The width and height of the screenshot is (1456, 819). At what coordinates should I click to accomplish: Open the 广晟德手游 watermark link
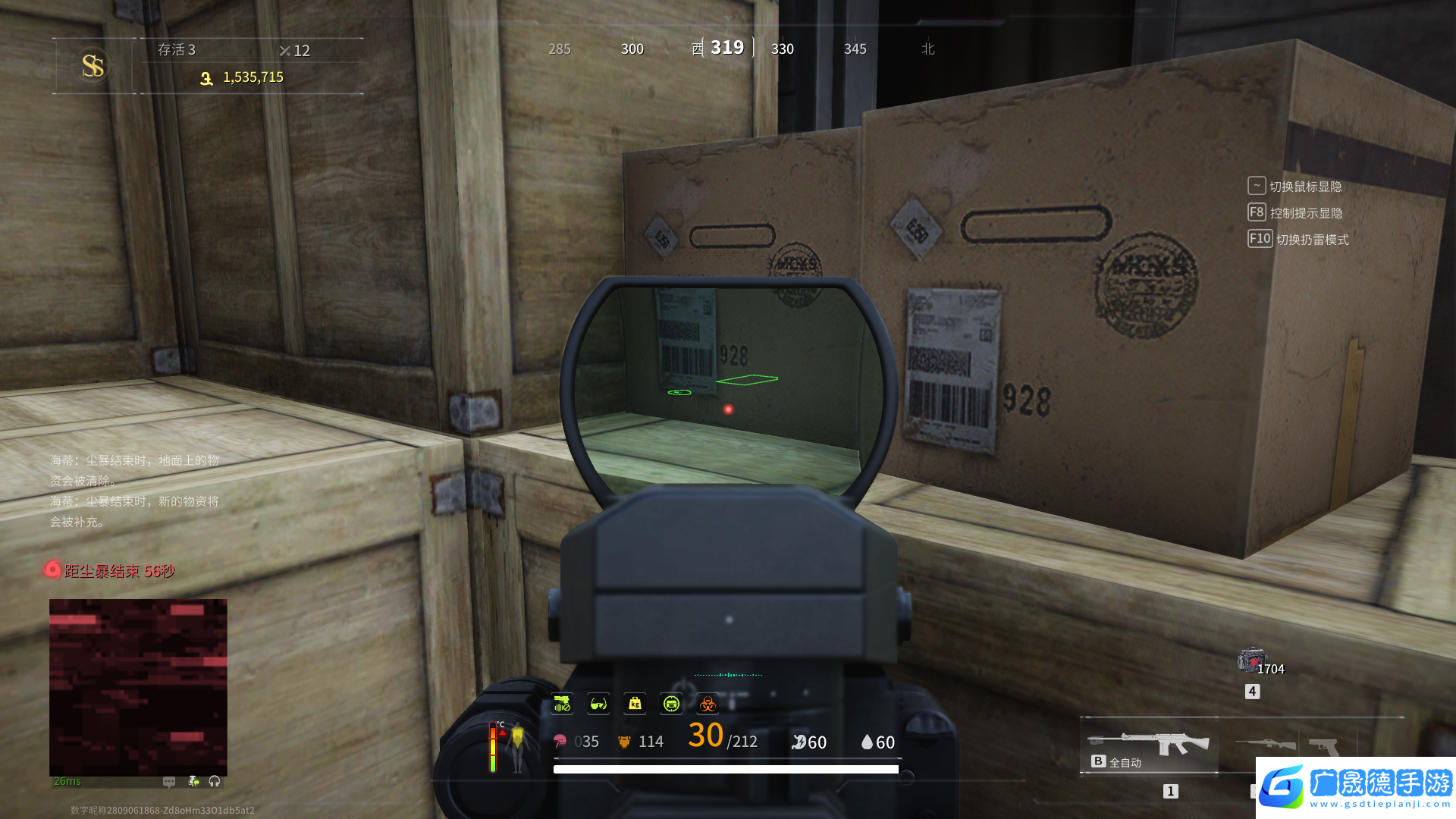click(x=1355, y=787)
